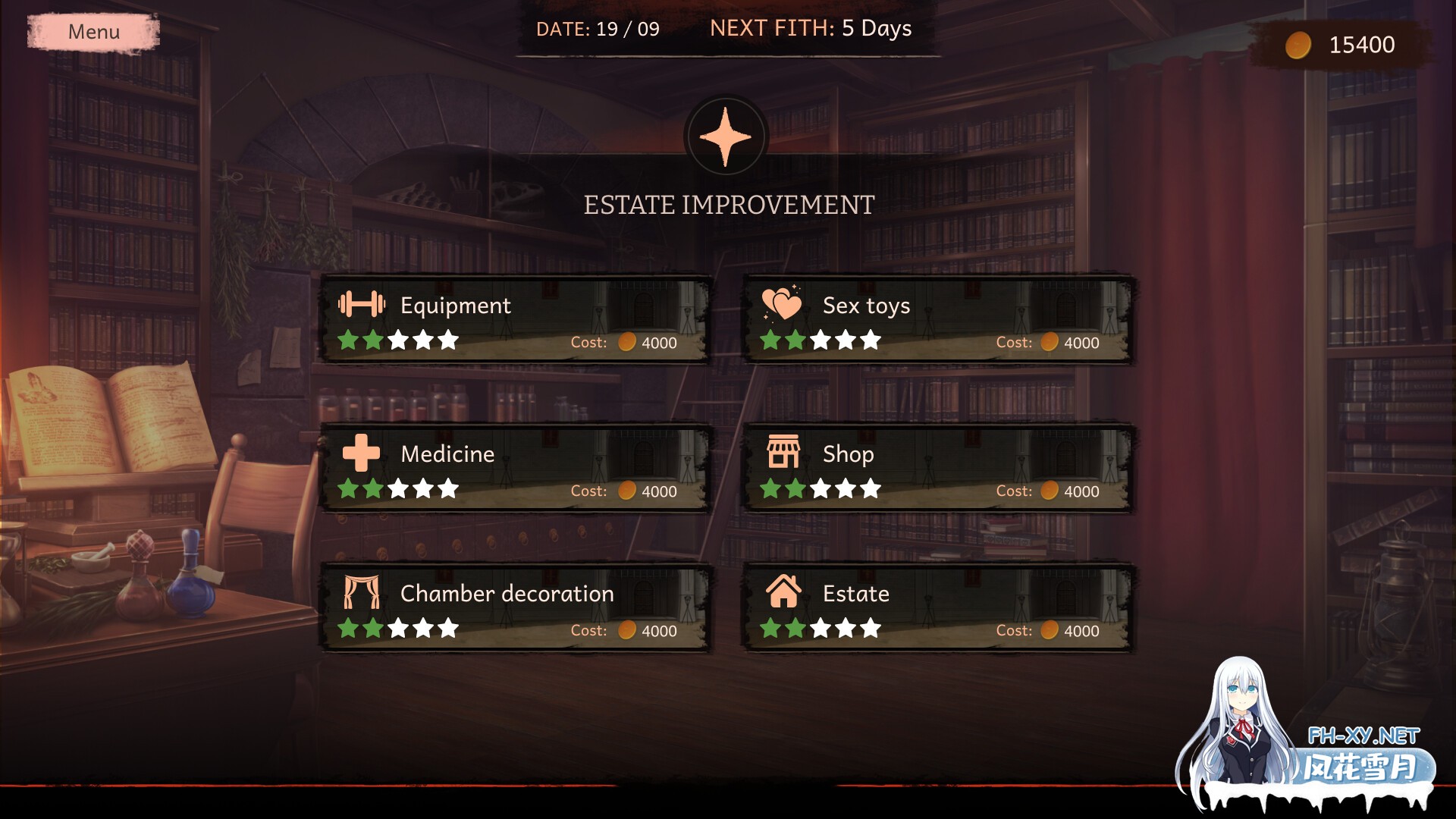The width and height of the screenshot is (1456, 819).
Task: Buy the Shop upgrade
Action: pos(937,469)
